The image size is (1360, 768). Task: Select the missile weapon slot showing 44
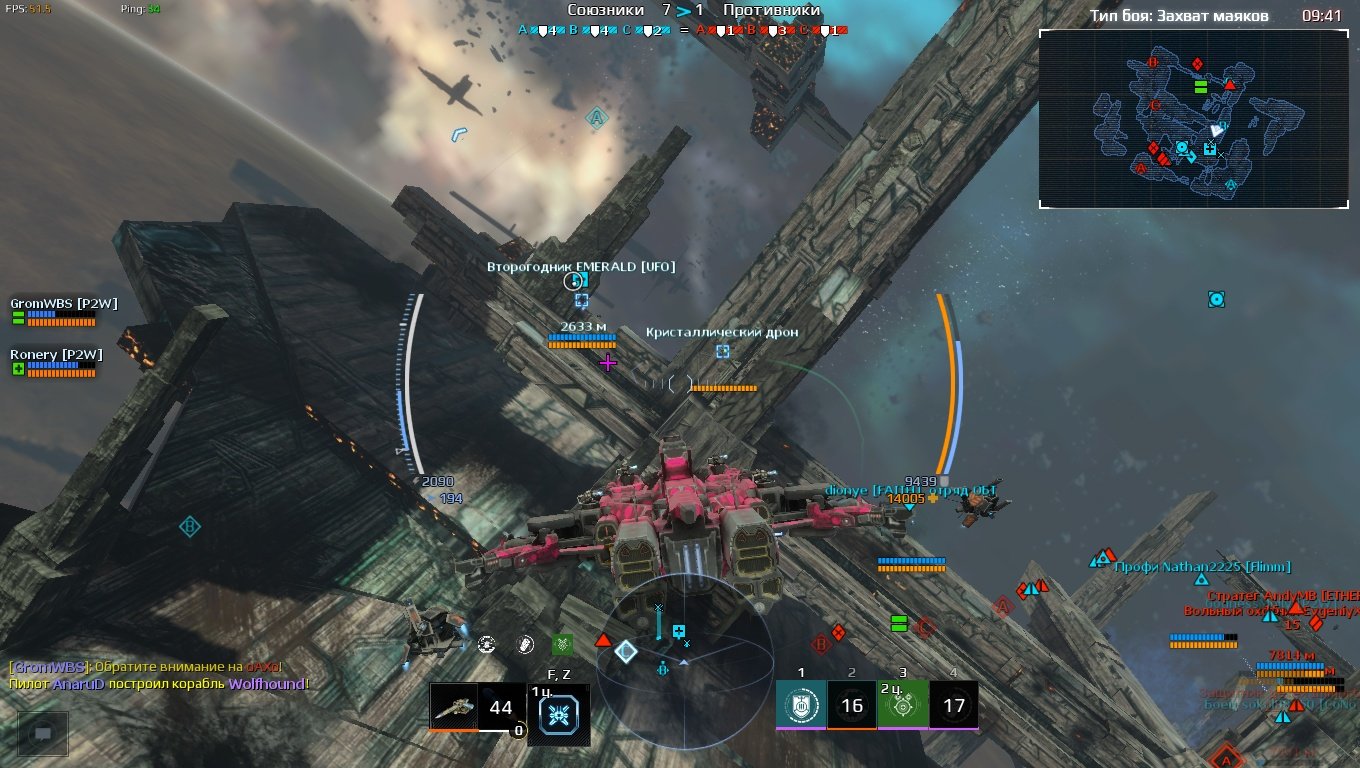click(x=477, y=708)
